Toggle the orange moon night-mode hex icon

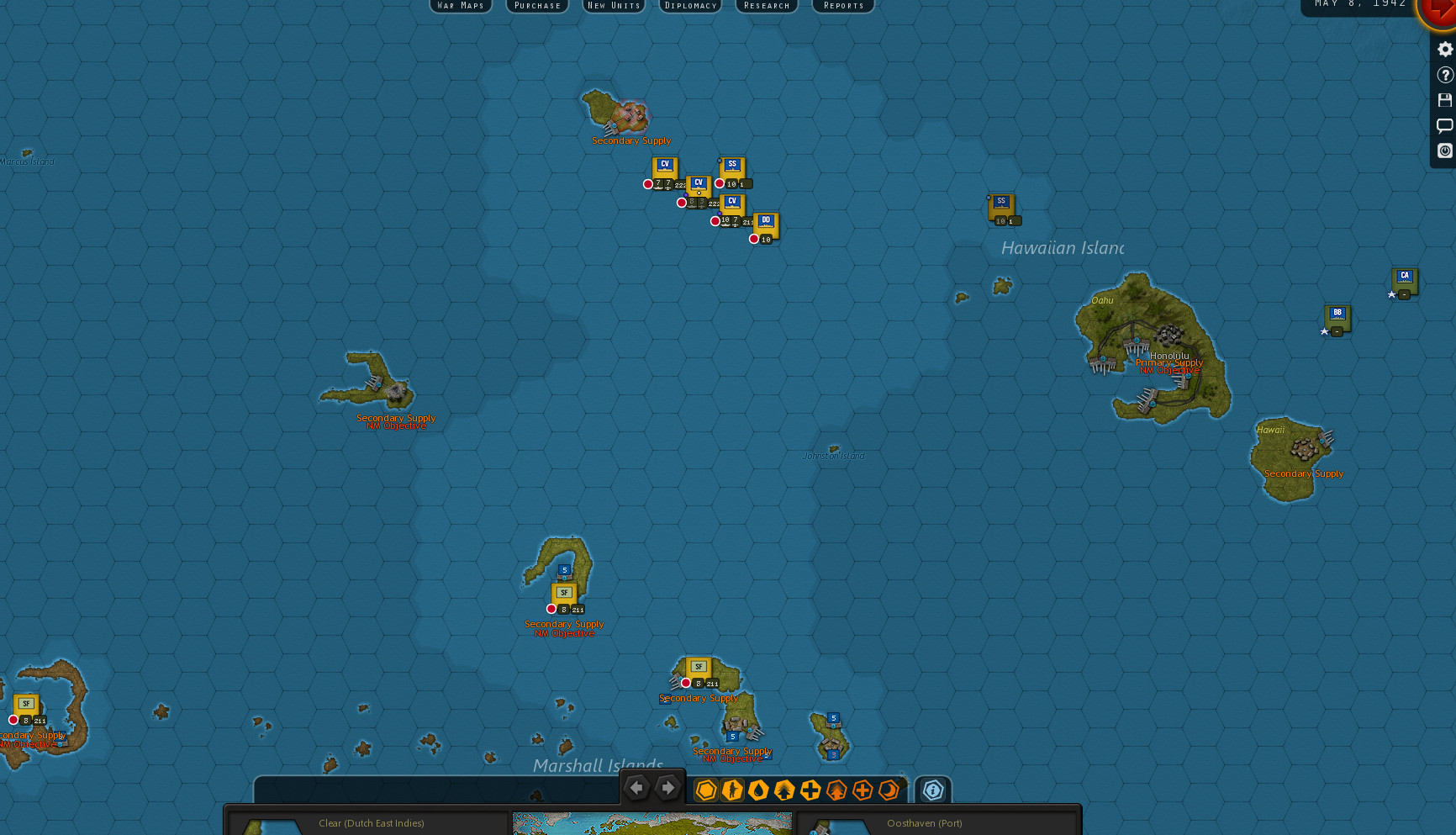889,790
